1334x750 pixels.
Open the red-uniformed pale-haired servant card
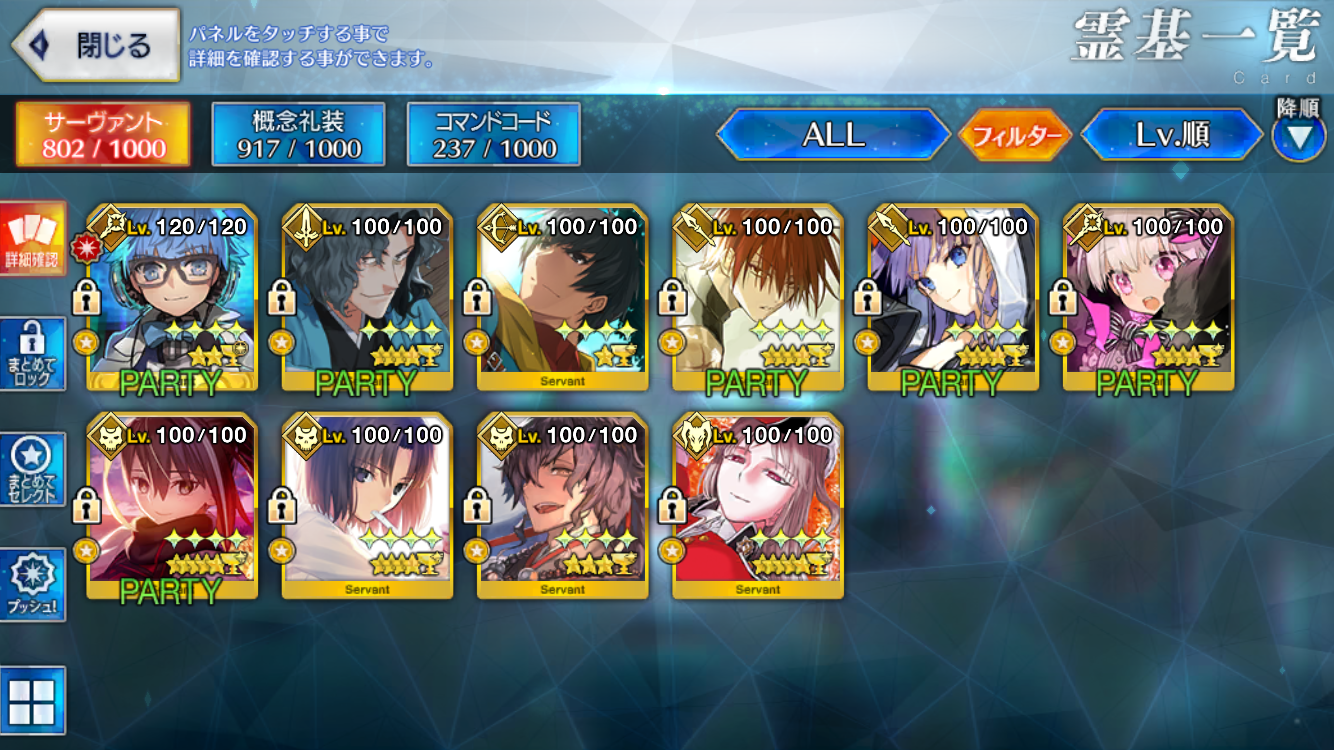click(758, 506)
